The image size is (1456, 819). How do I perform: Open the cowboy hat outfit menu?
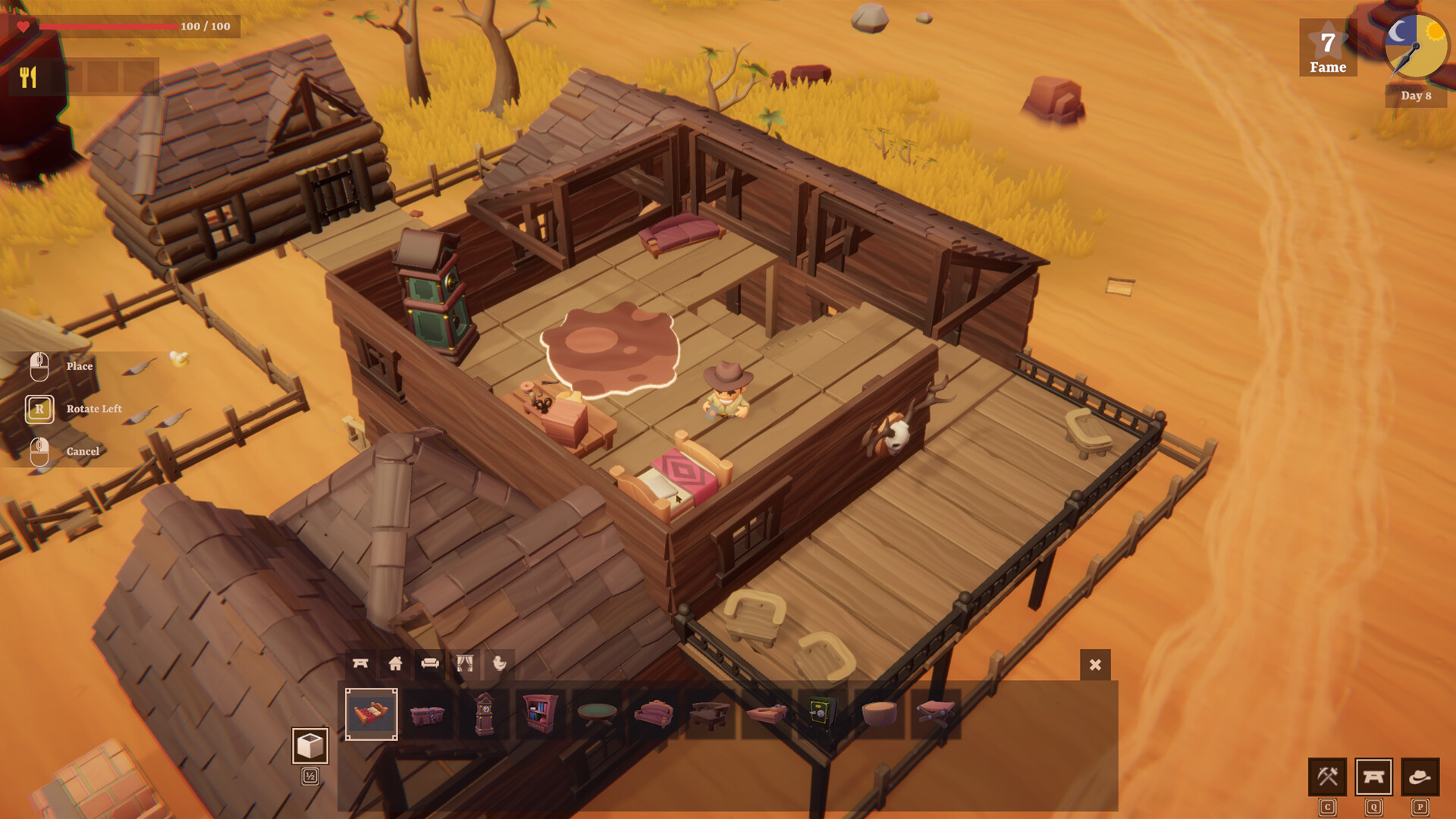[1420, 776]
